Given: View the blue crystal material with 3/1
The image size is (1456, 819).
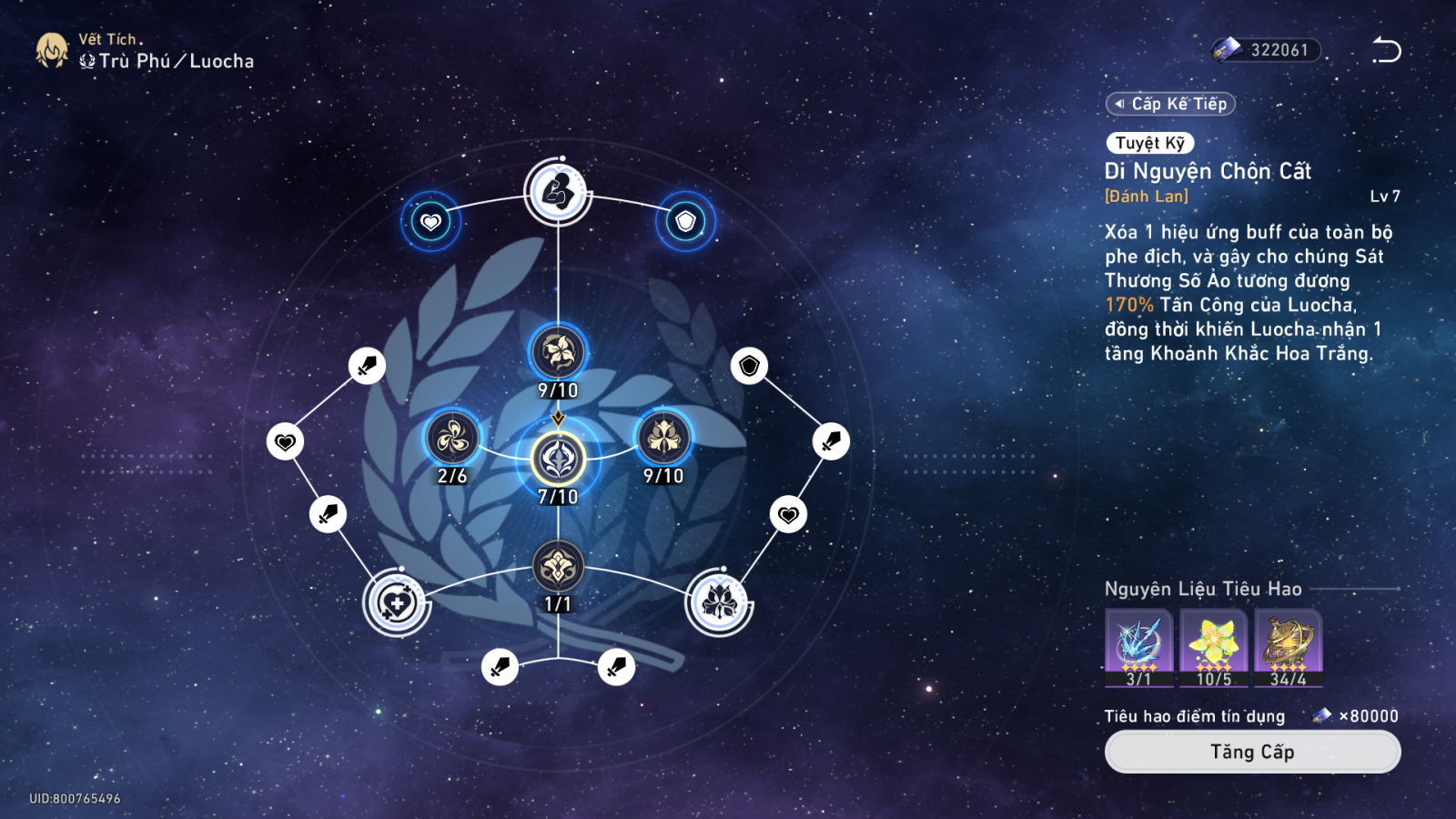Looking at the screenshot, I should [x=1138, y=646].
